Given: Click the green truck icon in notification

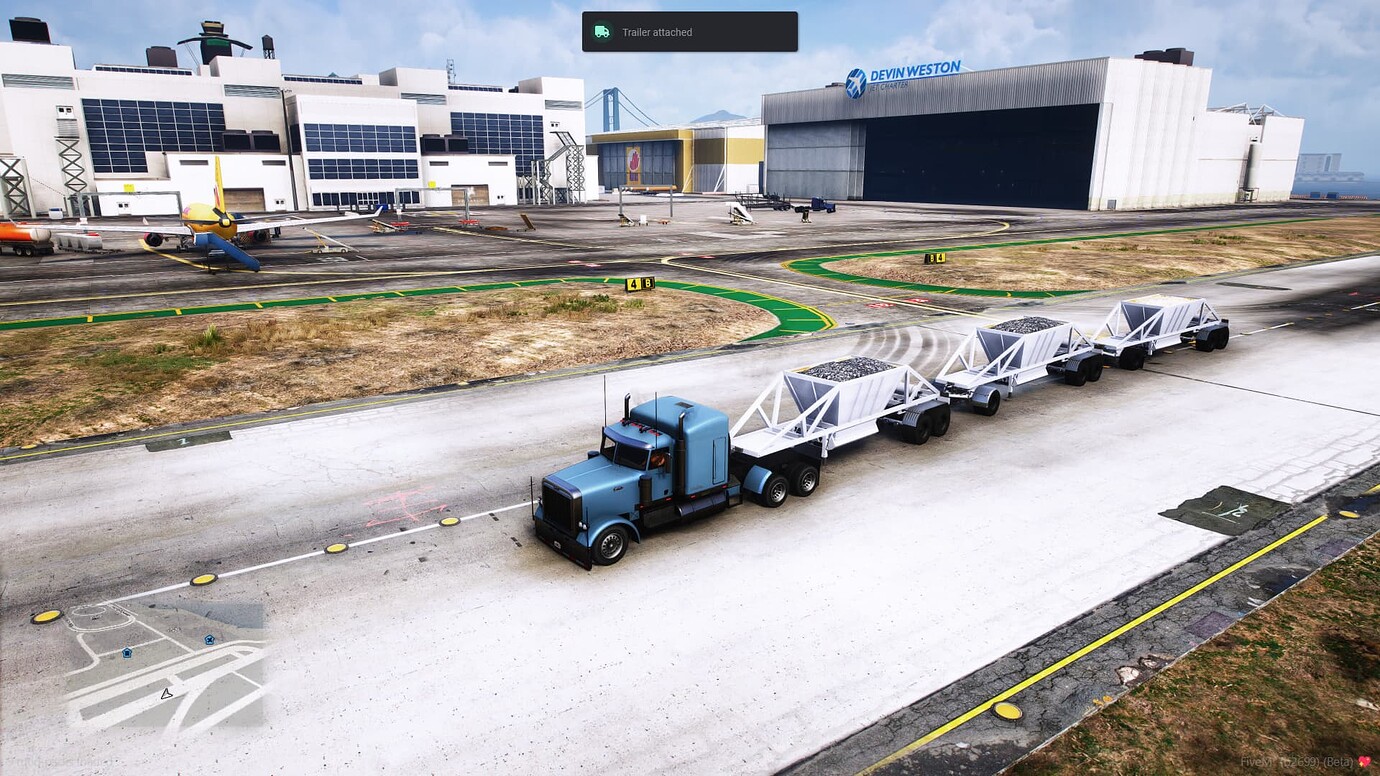Looking at the screenshot, I should click(602, 31).
